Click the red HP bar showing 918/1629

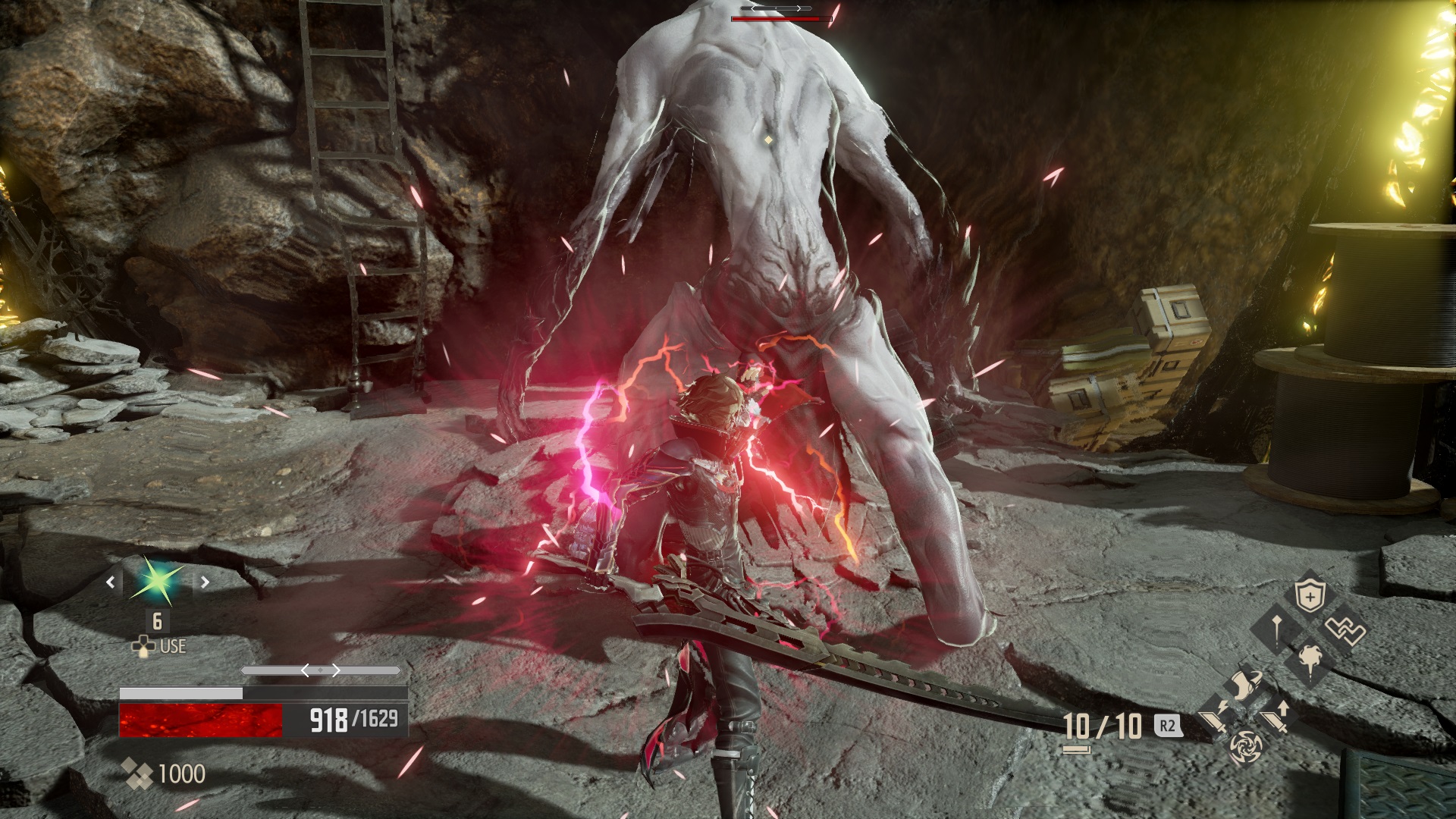(x=201, y=720)
